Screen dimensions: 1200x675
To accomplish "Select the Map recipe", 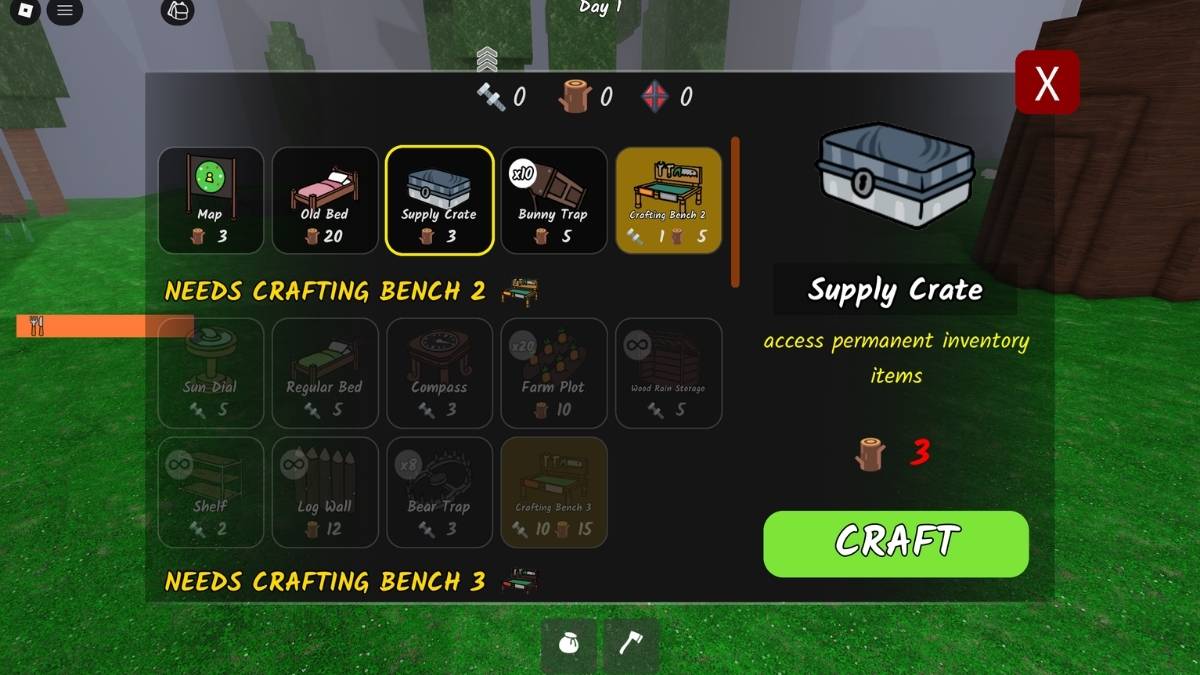I will pyautogui.click(x=211, y=200).
